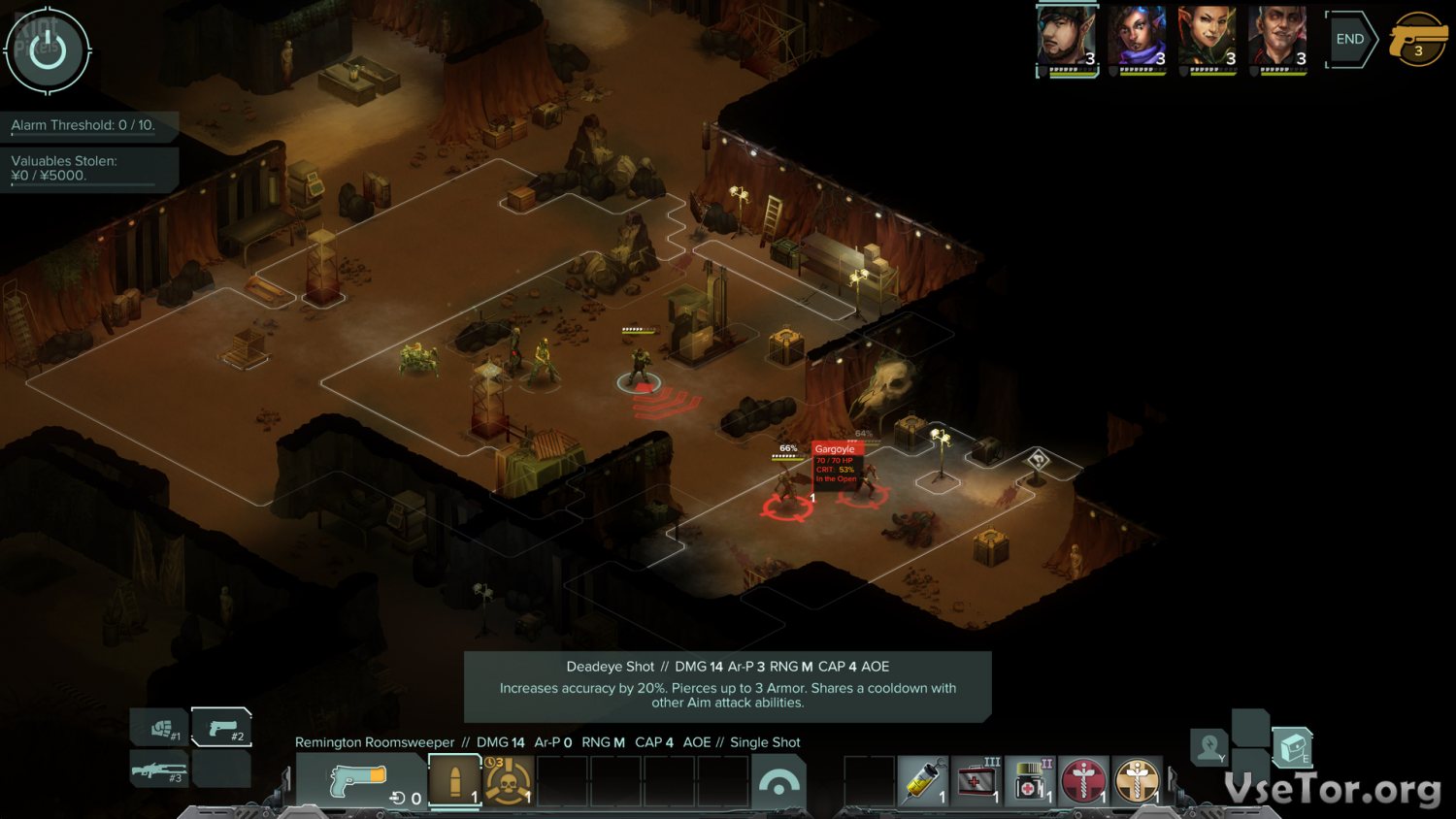Select the red-haired elf woman portrait
The width and height of the screenshot is (1456, 819).
pos(1208,40)
